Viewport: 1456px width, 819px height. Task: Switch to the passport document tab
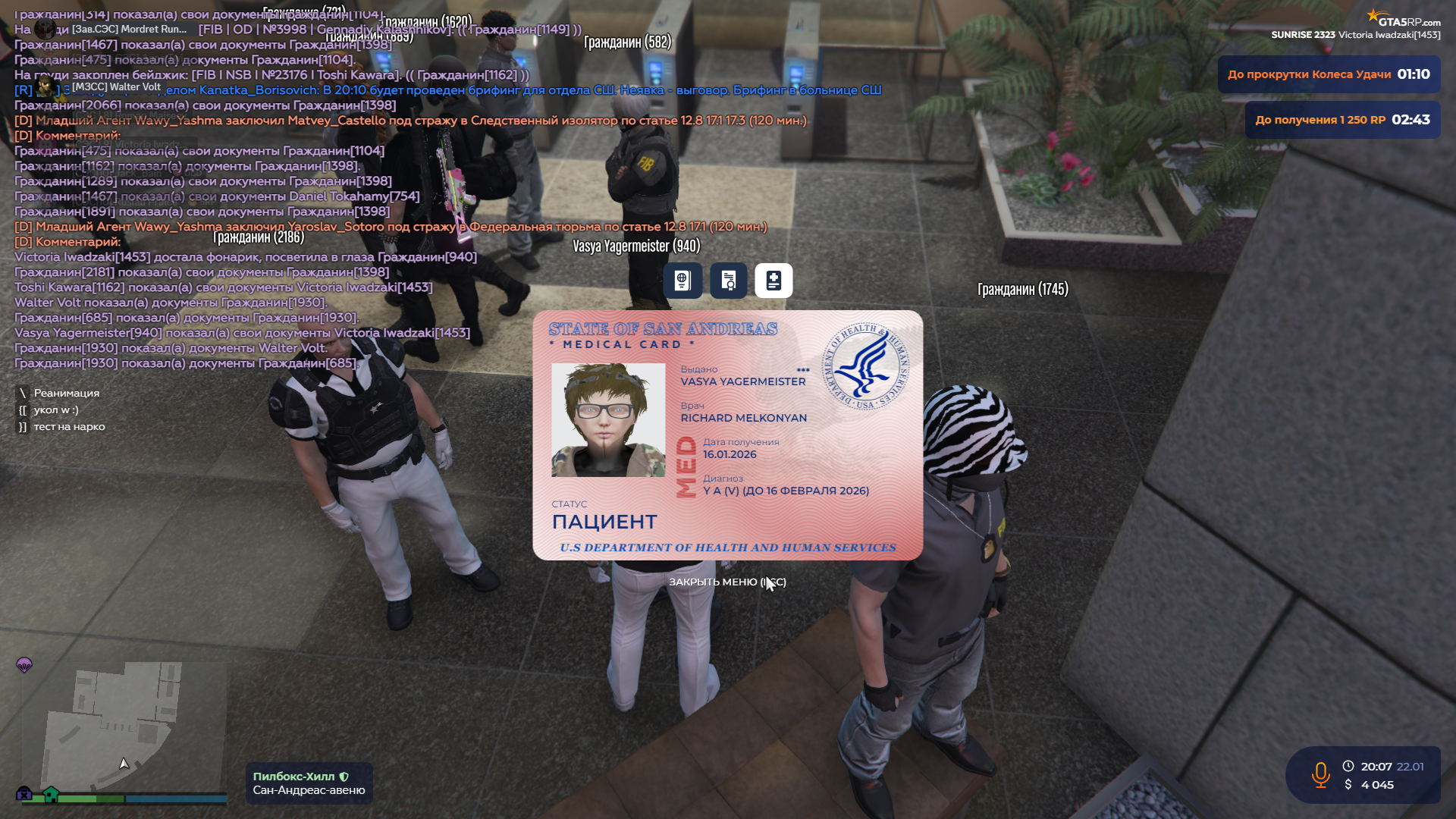682,281
